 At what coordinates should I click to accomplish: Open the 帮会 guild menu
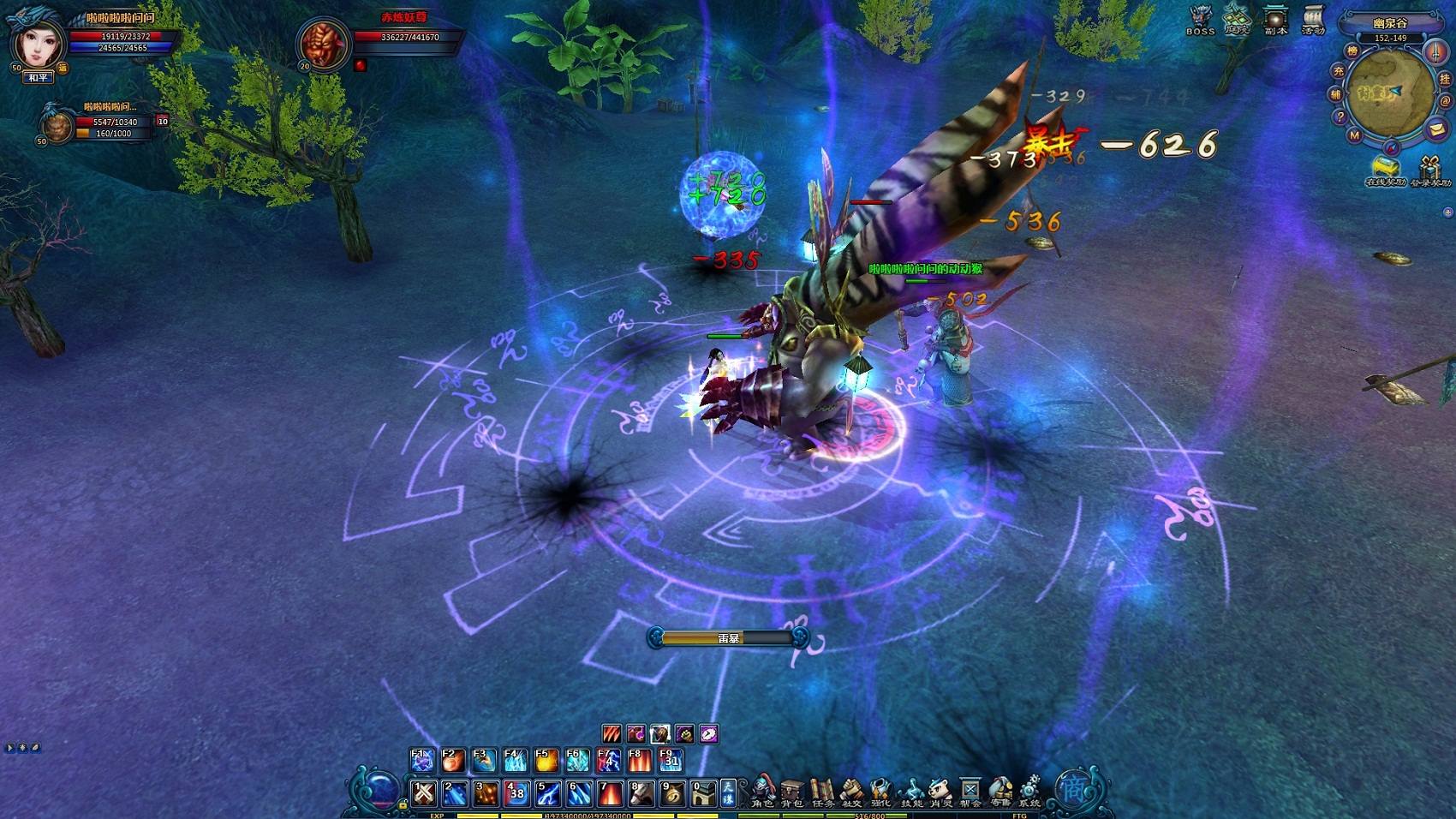970,792
